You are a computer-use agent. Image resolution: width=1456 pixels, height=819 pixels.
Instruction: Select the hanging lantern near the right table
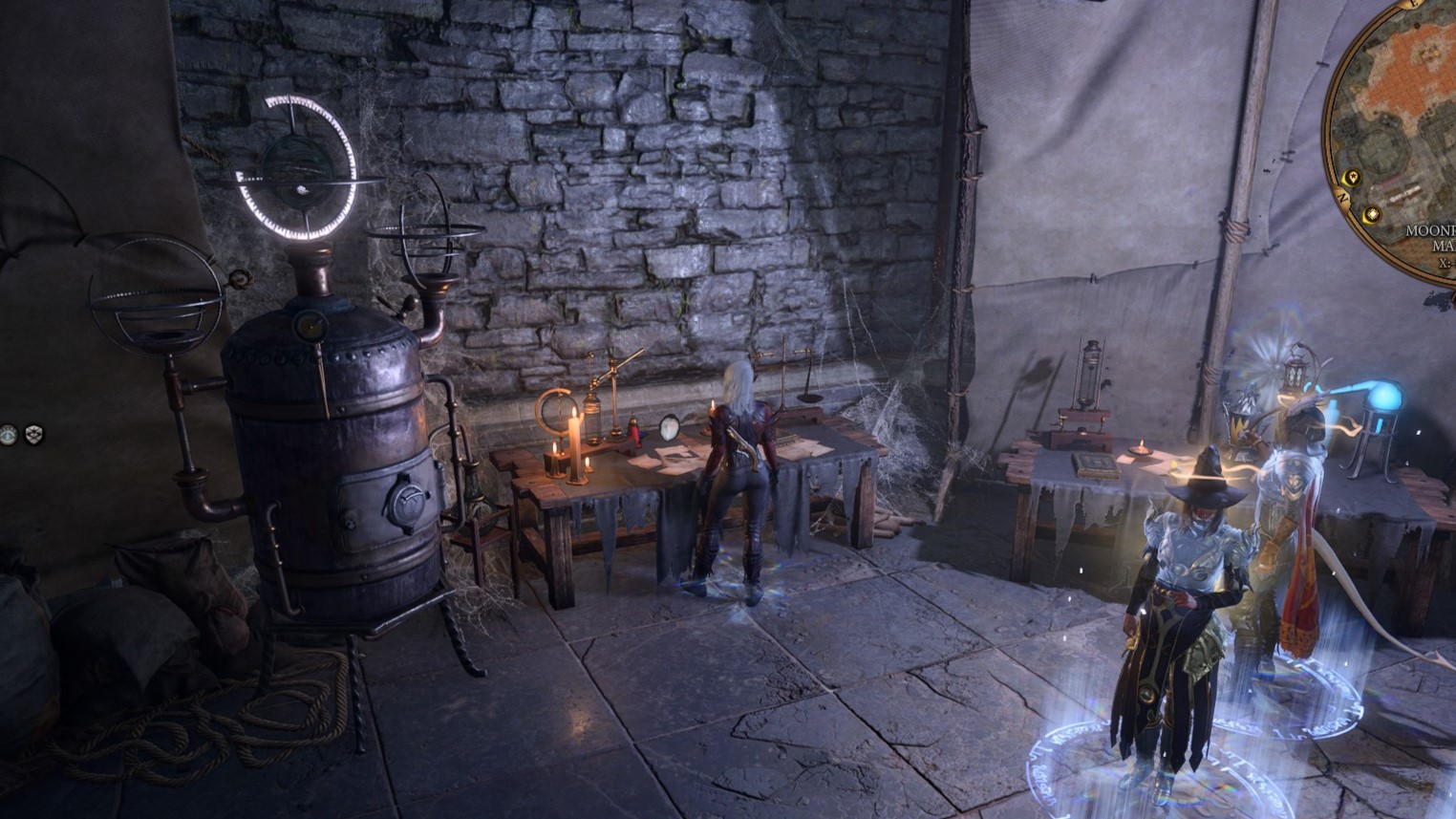(1296, 371)
